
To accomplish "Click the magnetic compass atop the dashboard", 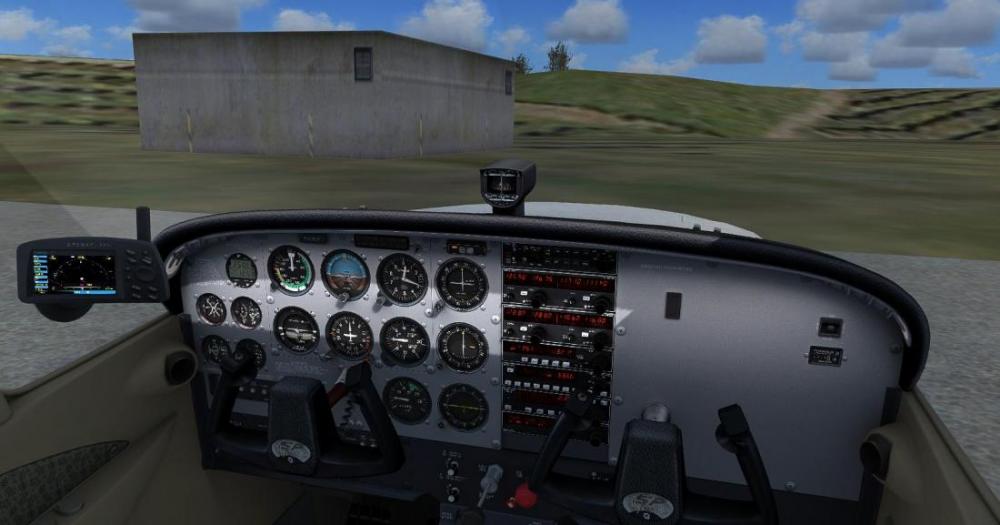I will coord(508,184).
